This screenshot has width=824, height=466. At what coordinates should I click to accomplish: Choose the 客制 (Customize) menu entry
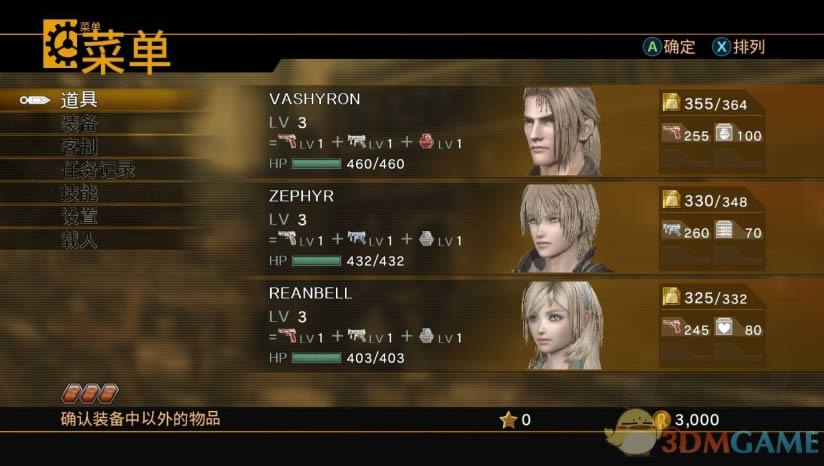pyautogui.click(x=80, y=146)
